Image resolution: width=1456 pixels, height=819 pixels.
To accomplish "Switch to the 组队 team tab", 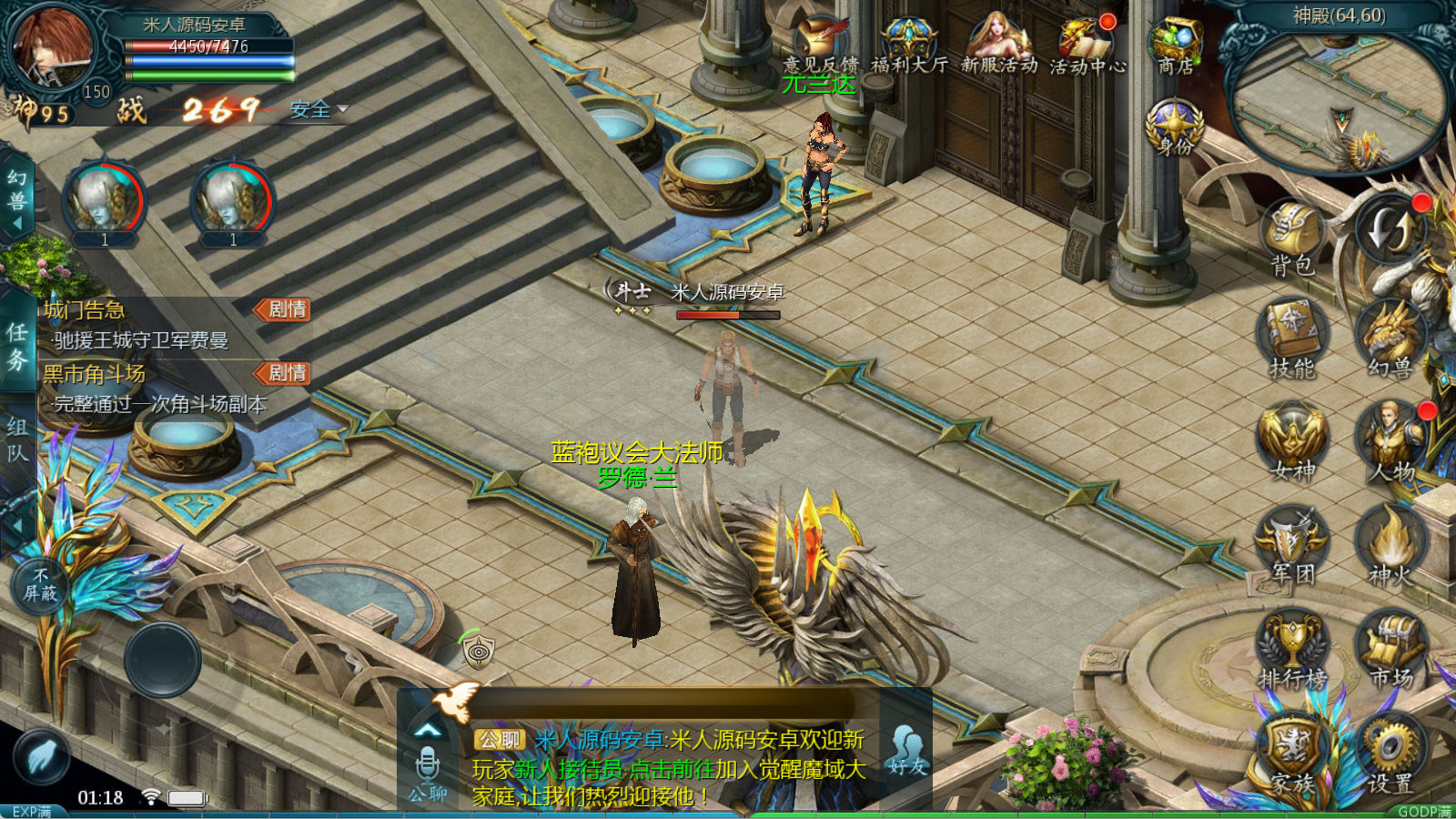I will click(x=17, y=440).
